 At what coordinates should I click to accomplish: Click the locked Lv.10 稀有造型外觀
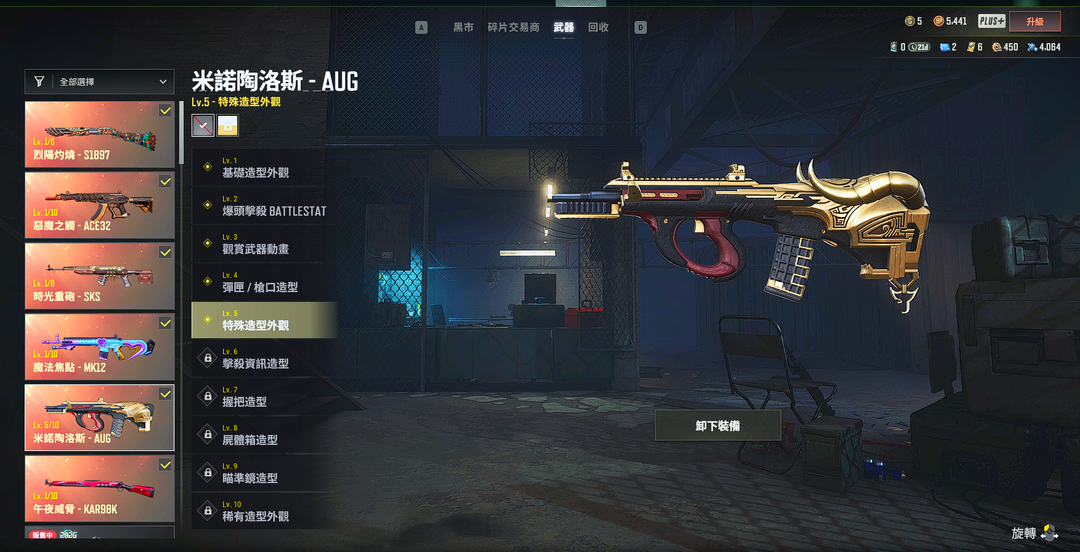tap(264, 512)
